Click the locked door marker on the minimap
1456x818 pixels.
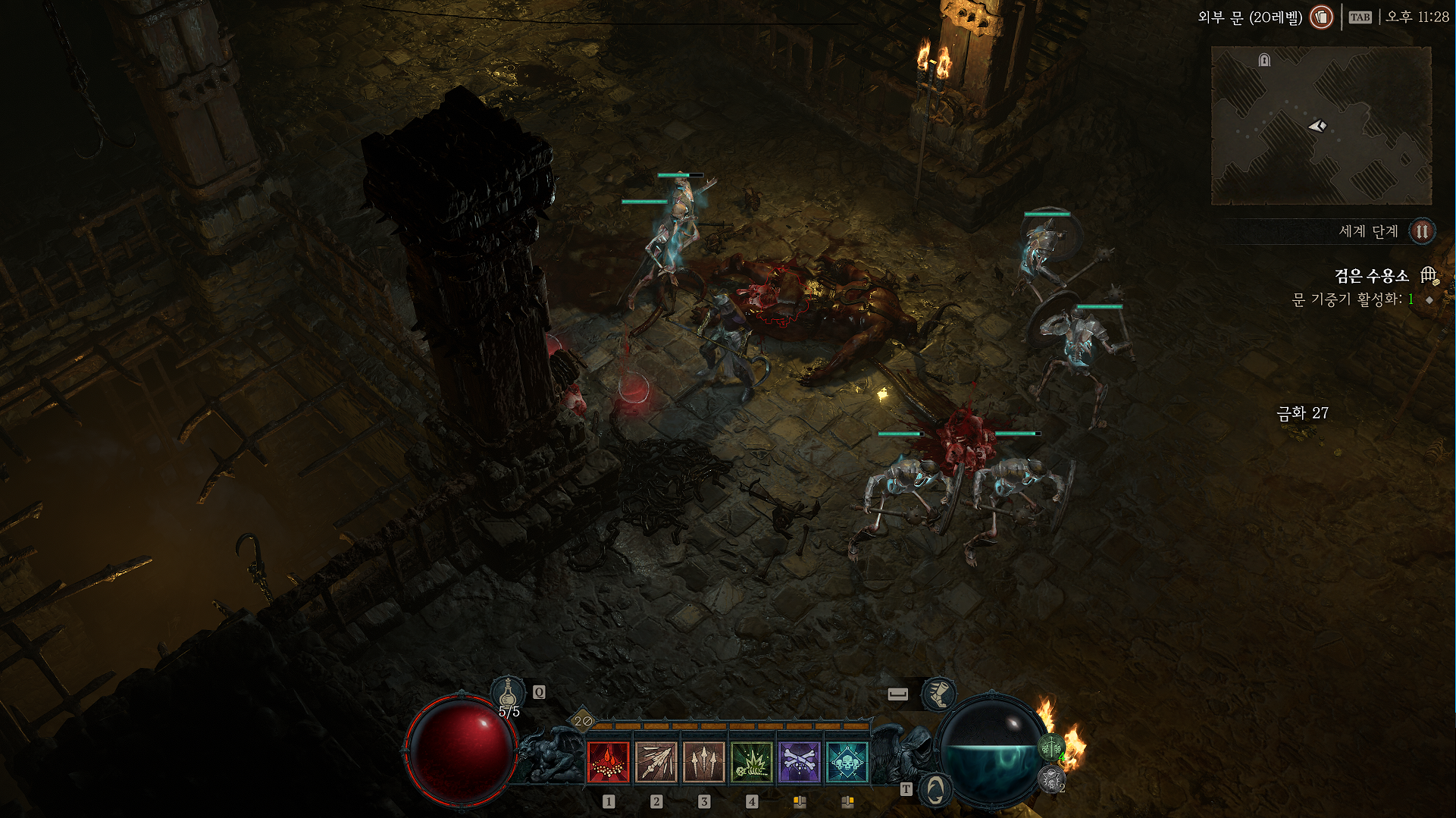pos(1264,60)
